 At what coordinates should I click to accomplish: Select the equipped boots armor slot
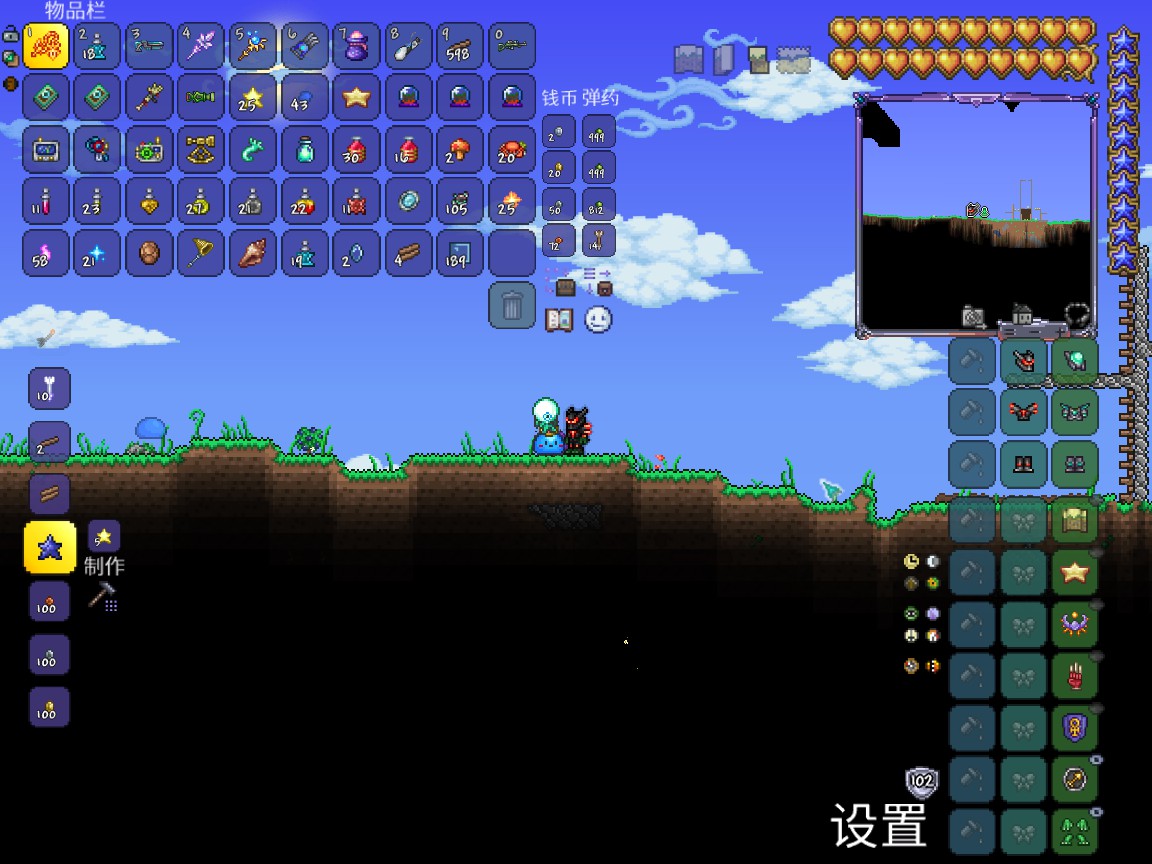click(x=1023, y=463)
